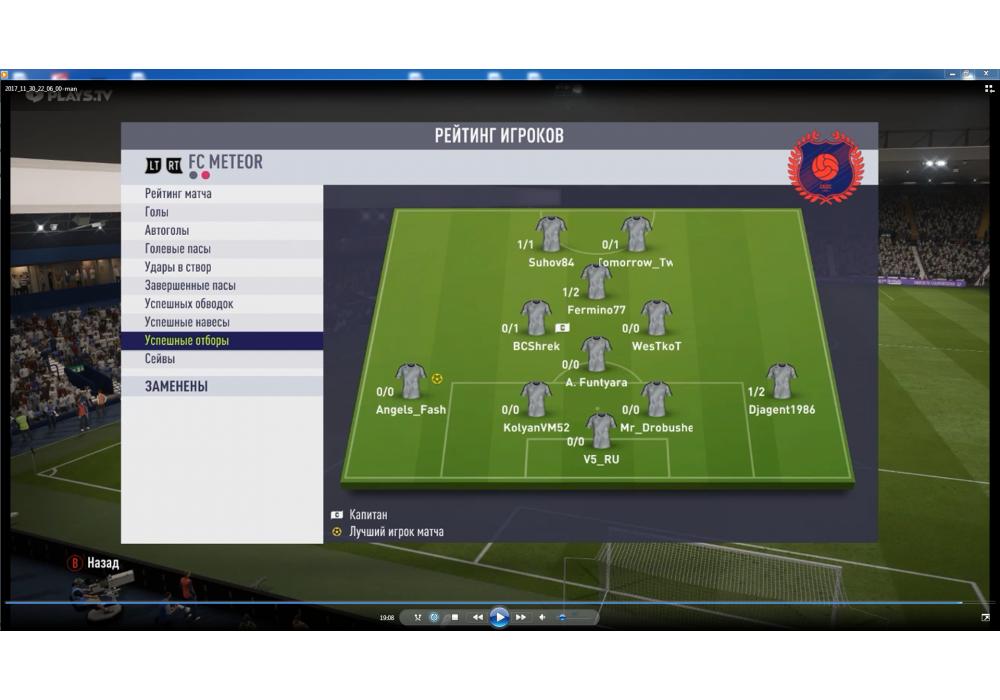The height and width of the screenshot is (700, 1000).
Task: Click the video player's play button
Action: 499,617
